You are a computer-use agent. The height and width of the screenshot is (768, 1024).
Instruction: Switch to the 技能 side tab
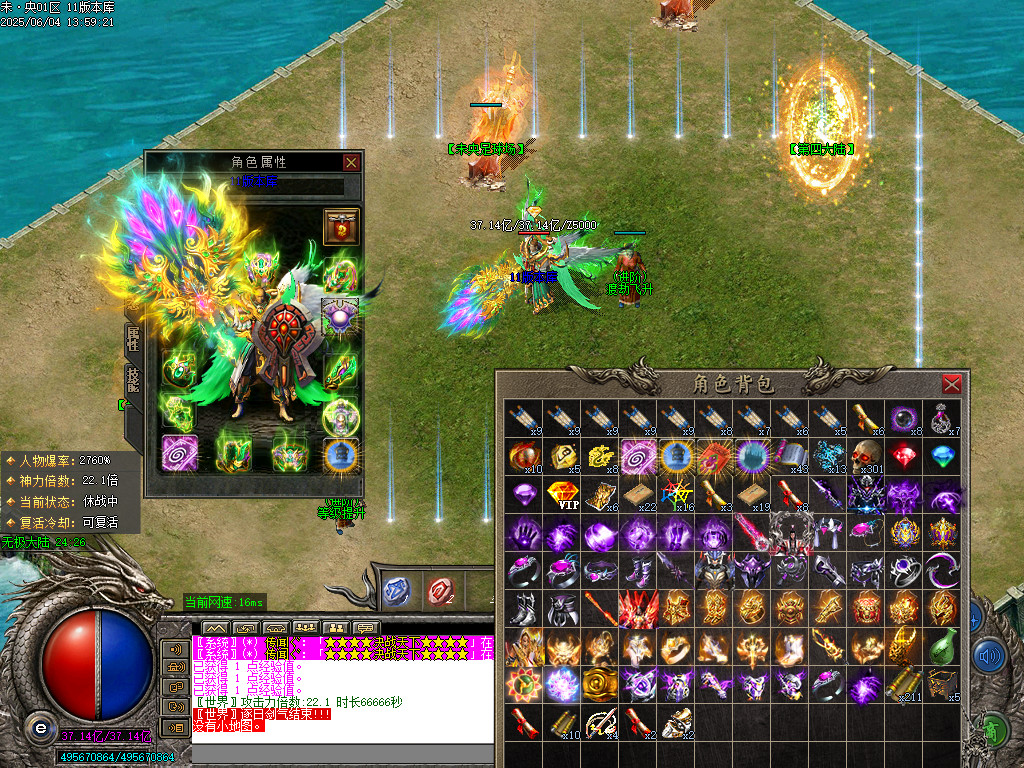(133, 380)
